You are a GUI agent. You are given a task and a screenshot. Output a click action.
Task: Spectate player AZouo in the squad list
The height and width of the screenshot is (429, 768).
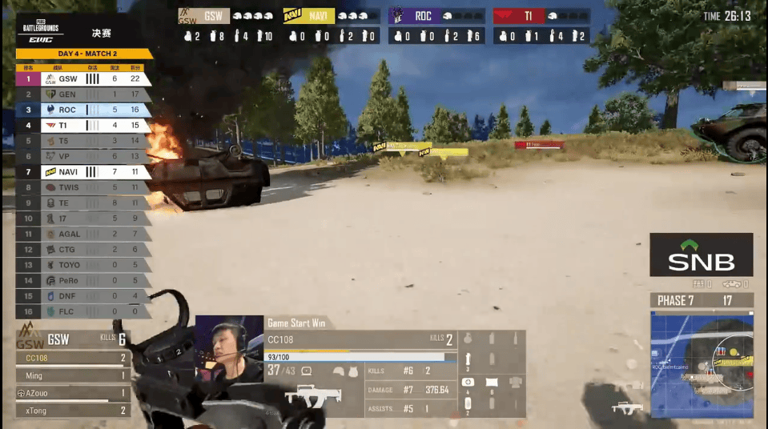[x=73, y=393]
